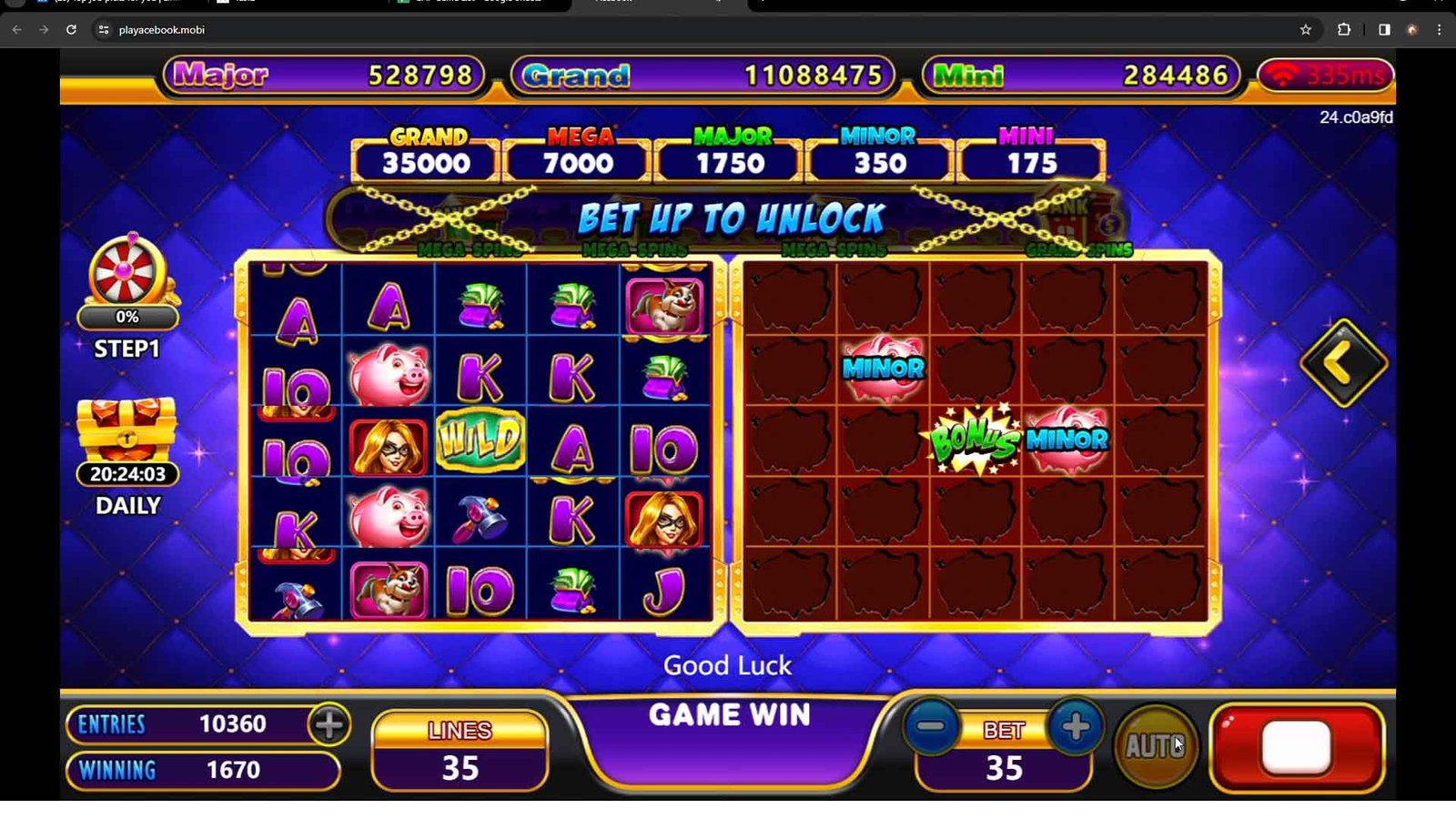Toggle the AUTO spin button

tap(1156, 746)
